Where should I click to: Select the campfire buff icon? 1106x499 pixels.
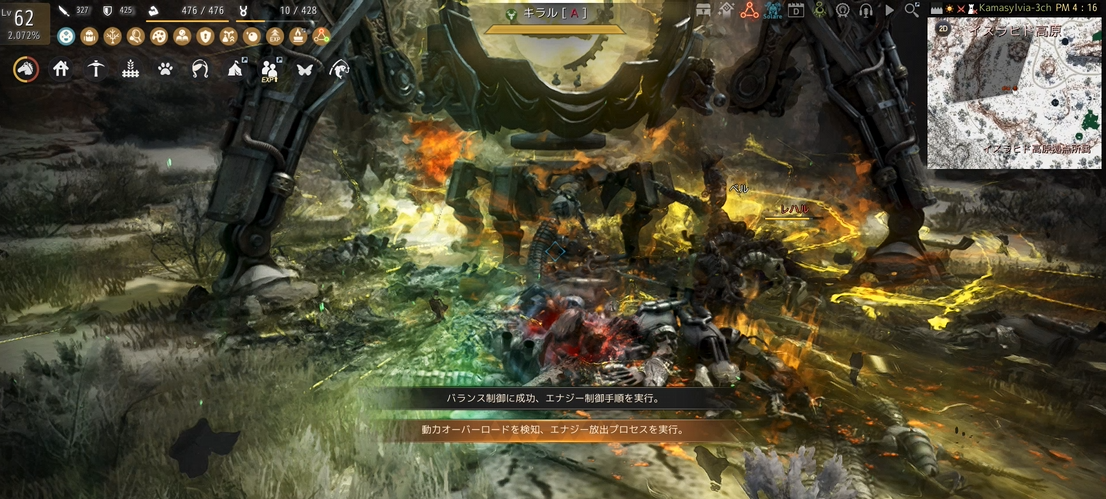(298, 36)
